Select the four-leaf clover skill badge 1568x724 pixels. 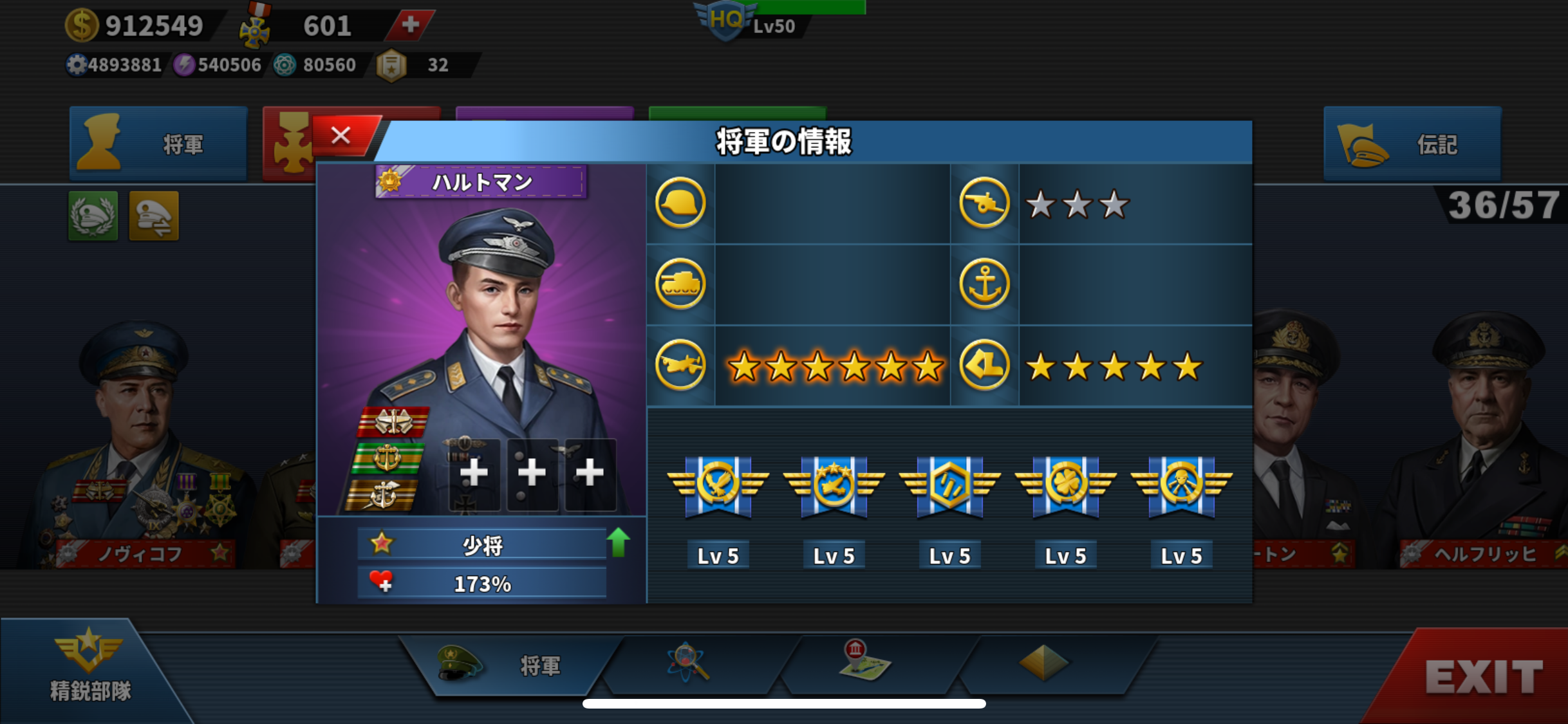(x=1065, y=486)
